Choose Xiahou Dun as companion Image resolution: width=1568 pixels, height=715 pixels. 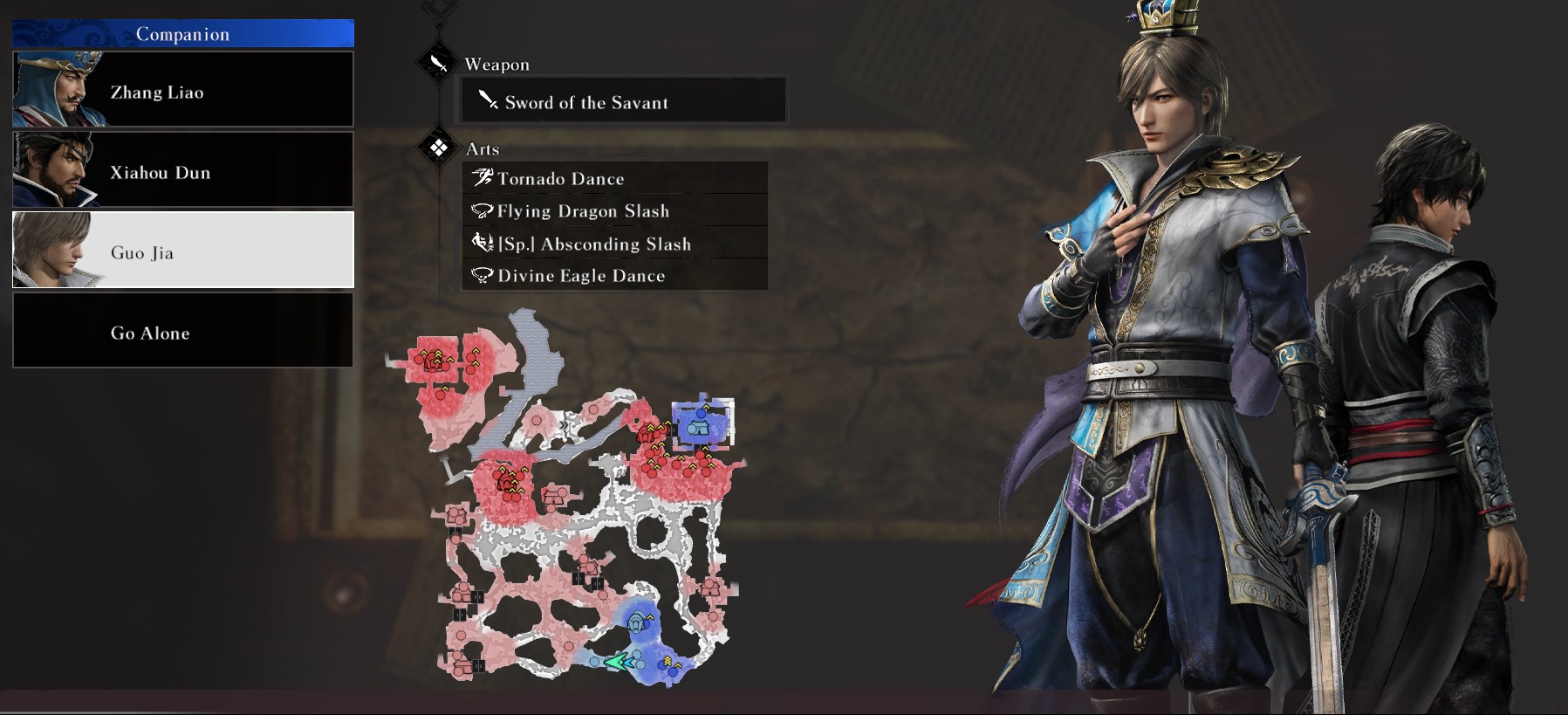coord(183,170)
